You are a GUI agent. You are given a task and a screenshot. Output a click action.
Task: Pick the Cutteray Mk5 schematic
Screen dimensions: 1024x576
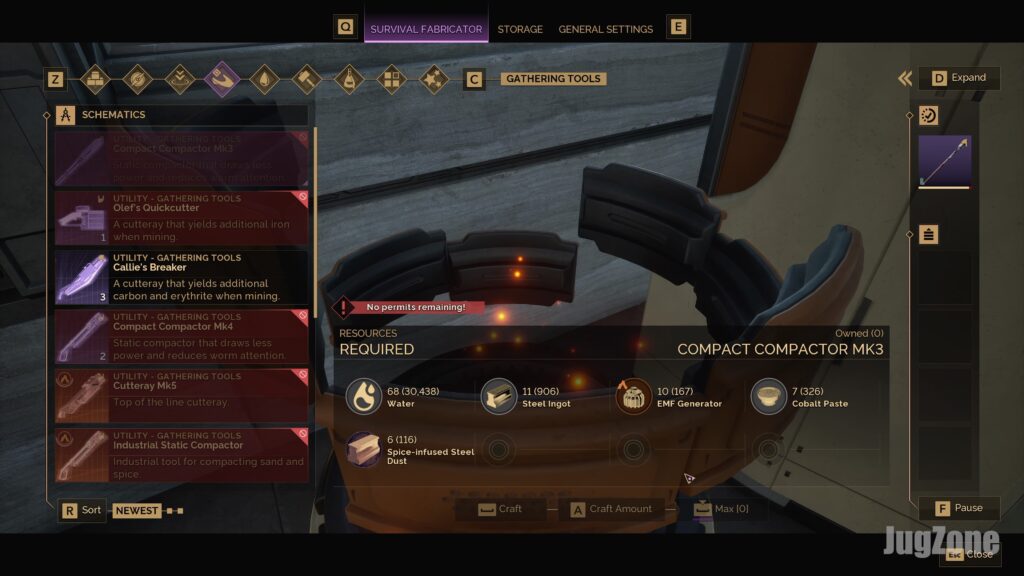coord(181,394)
